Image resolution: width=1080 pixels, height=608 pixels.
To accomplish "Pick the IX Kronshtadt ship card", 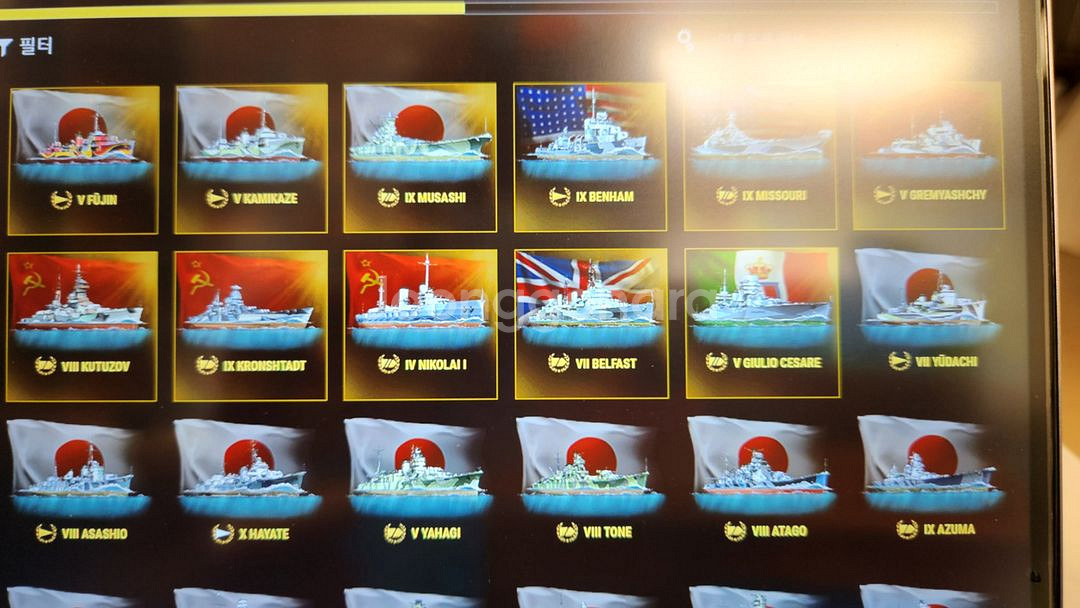I will (250, 325).
